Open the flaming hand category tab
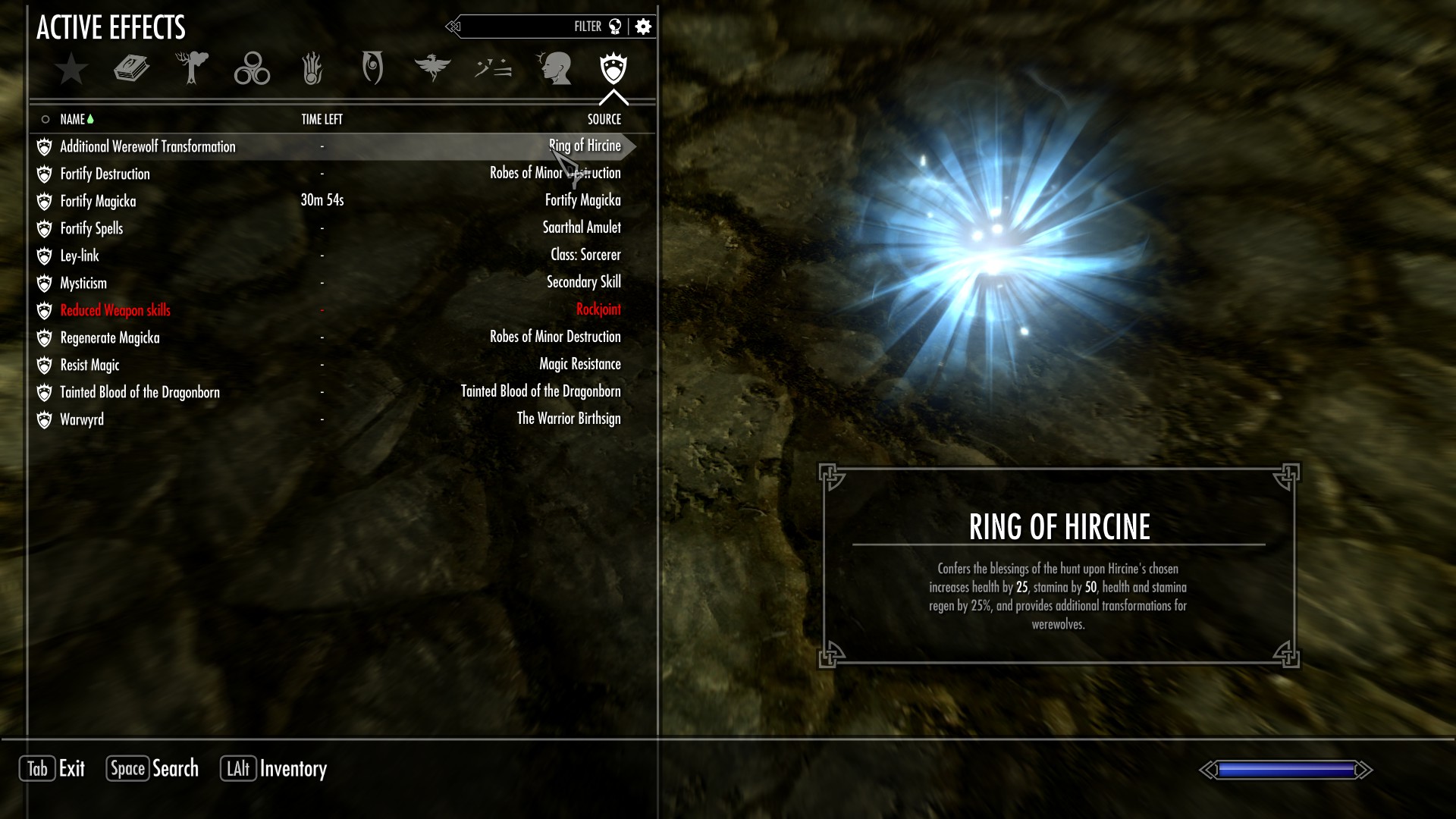The height and width of the screenshot is (819, 1456). pos(312,68)
